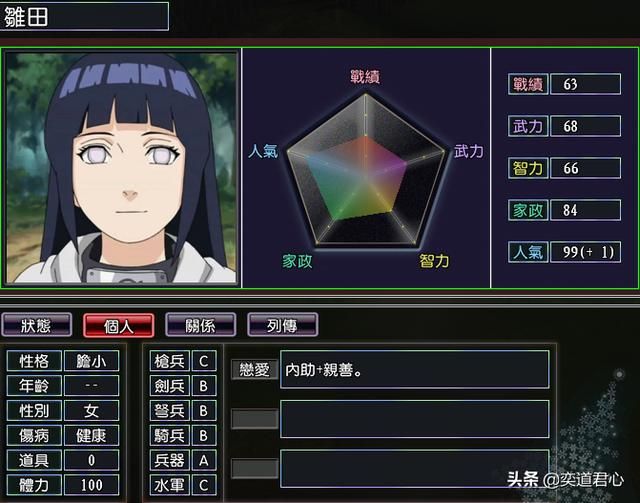Open the 關係 tab
The image size is (640, 503).
pyautogui.click(x=199, y=324)
